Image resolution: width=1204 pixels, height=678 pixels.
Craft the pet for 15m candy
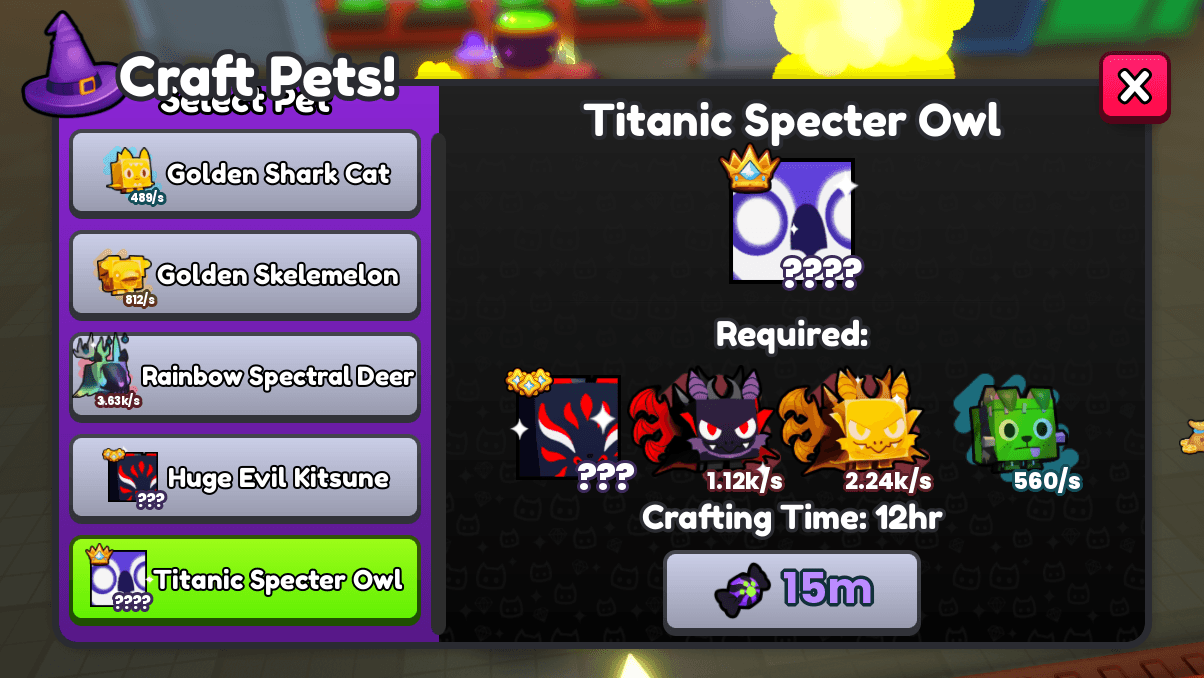click(x=791, y=591)
